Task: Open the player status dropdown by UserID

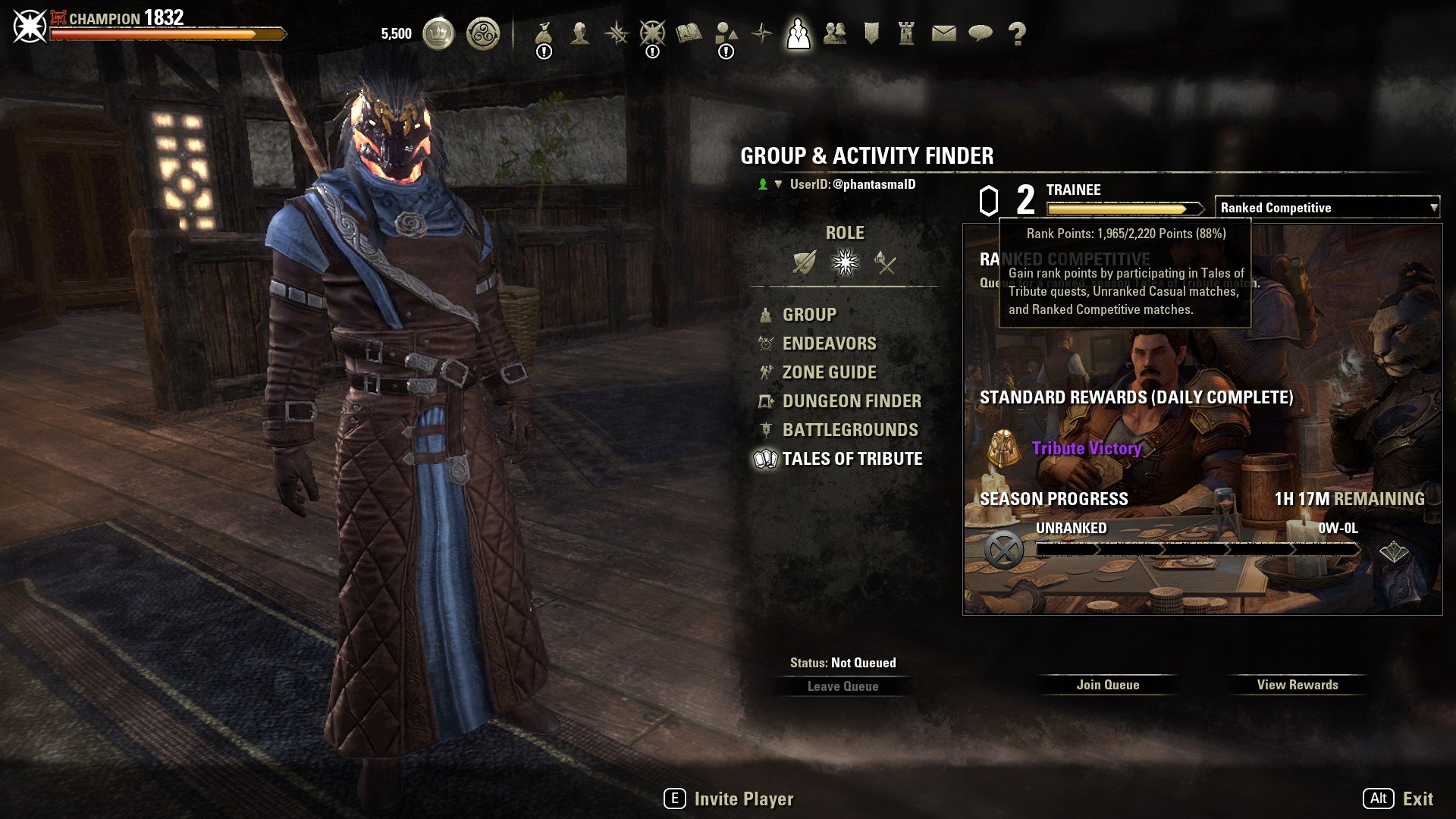Action: [777, 184]
